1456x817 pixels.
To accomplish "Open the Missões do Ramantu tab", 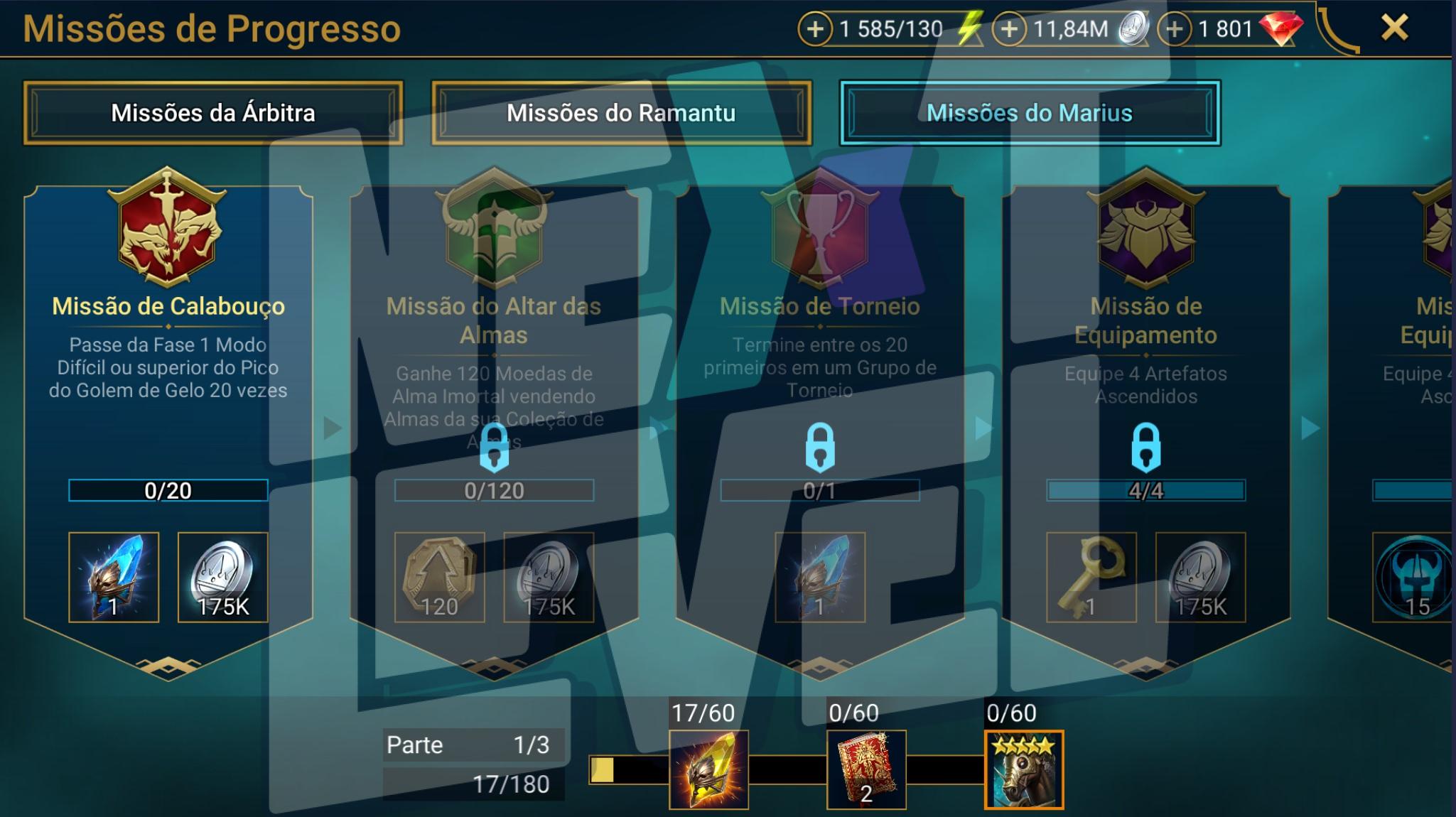I will click(621, 113).
